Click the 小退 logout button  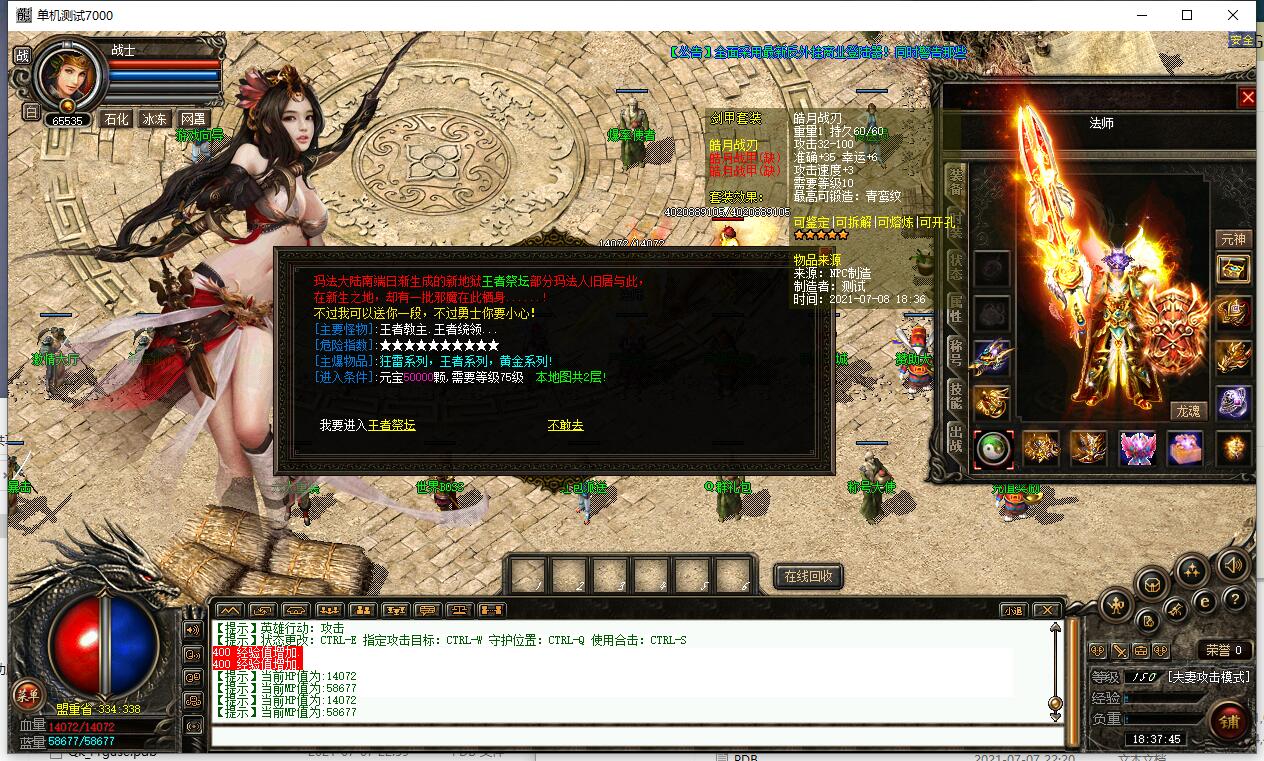[1014, 610]
